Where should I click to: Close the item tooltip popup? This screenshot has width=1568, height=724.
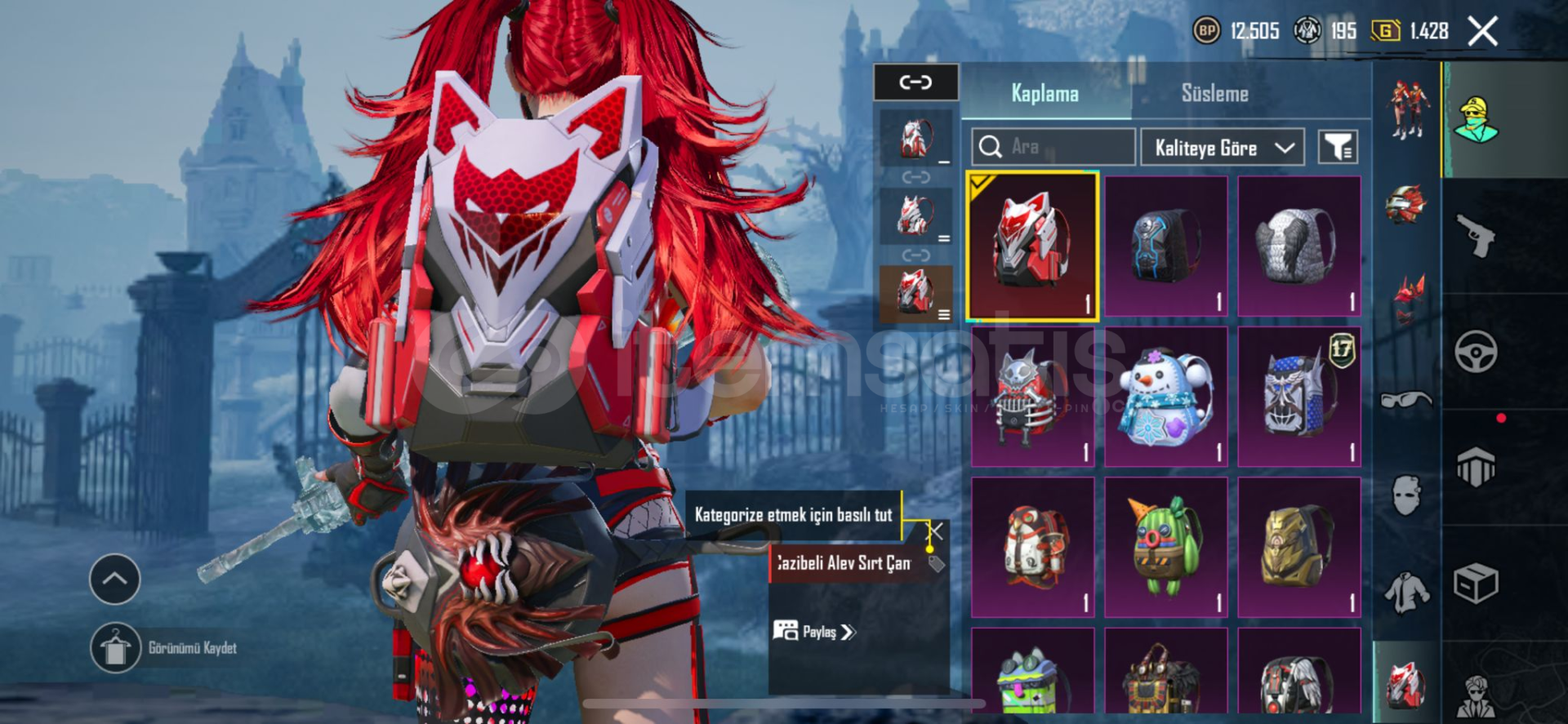[x=936, y=532]
